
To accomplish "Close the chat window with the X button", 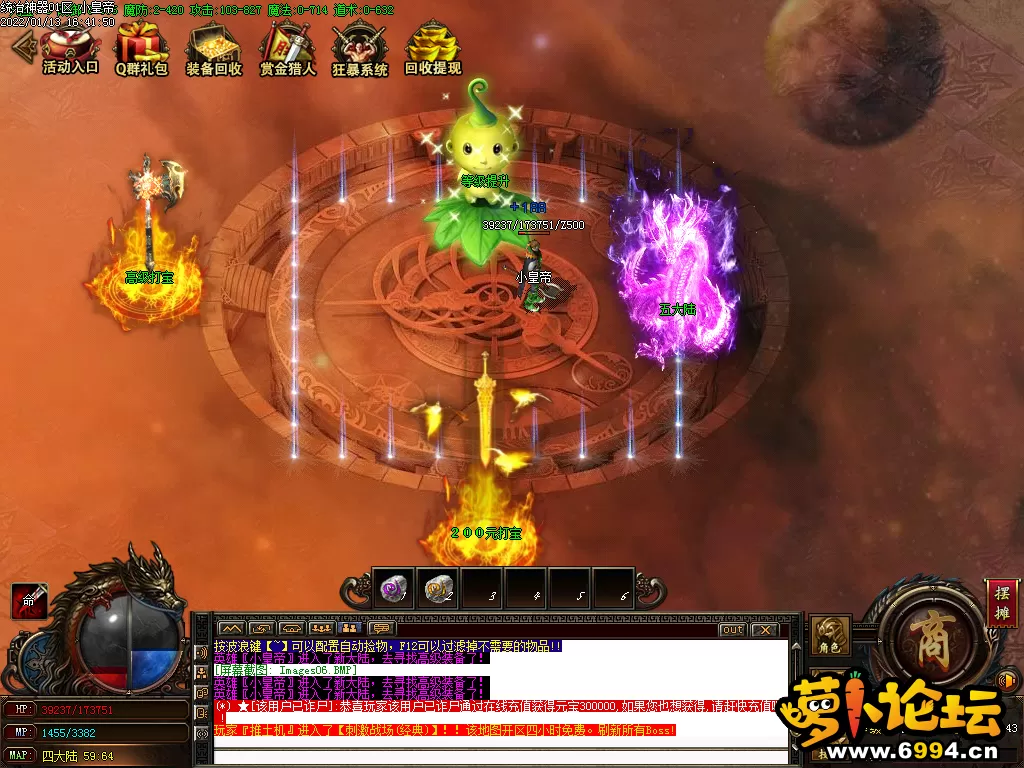I will (x=764, y=630).
